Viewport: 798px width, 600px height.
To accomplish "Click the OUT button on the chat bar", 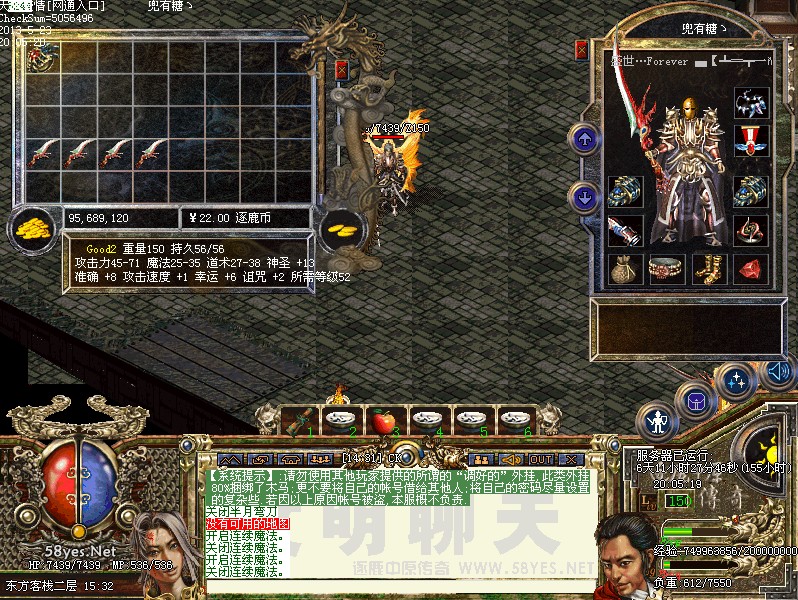I will 541,460.
